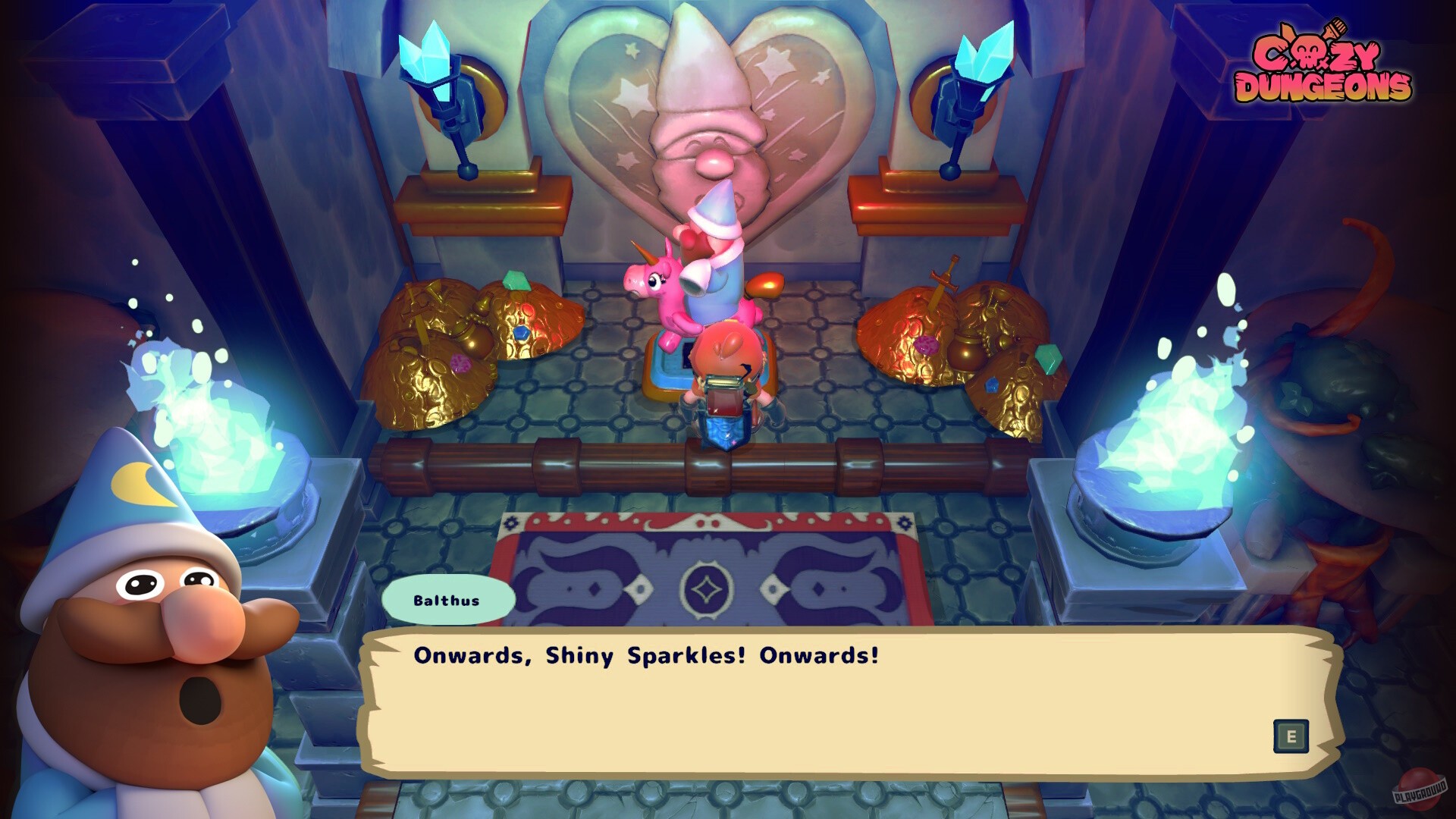Image resolution: width=1456 pixels, height=819 pixels.
Task: Select the sword stuck in the treasure pile
Action: [x=943, y=283]
